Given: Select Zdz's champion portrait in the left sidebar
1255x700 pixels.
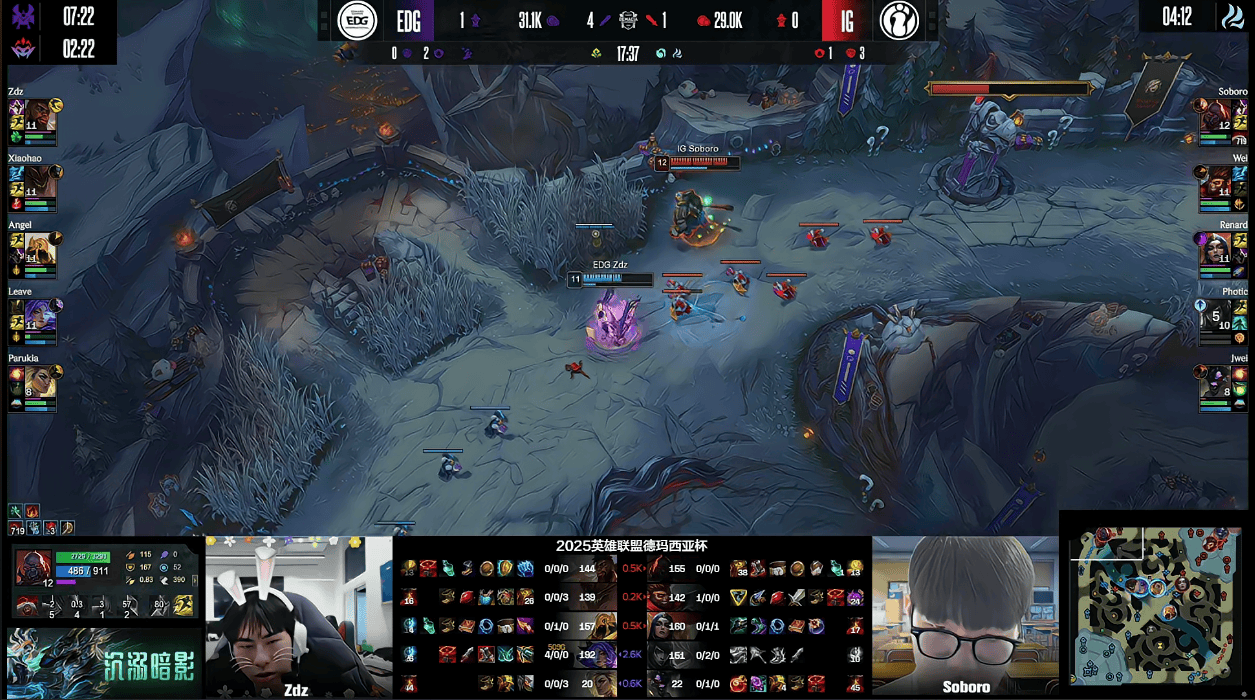Looking at the screenshot, I should coord(40,115).
